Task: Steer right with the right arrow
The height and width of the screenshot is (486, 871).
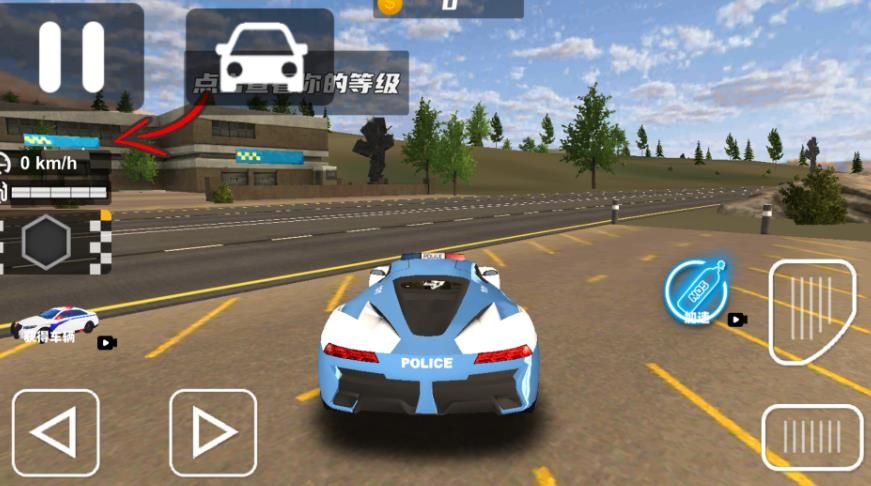Action: point(212,432)
